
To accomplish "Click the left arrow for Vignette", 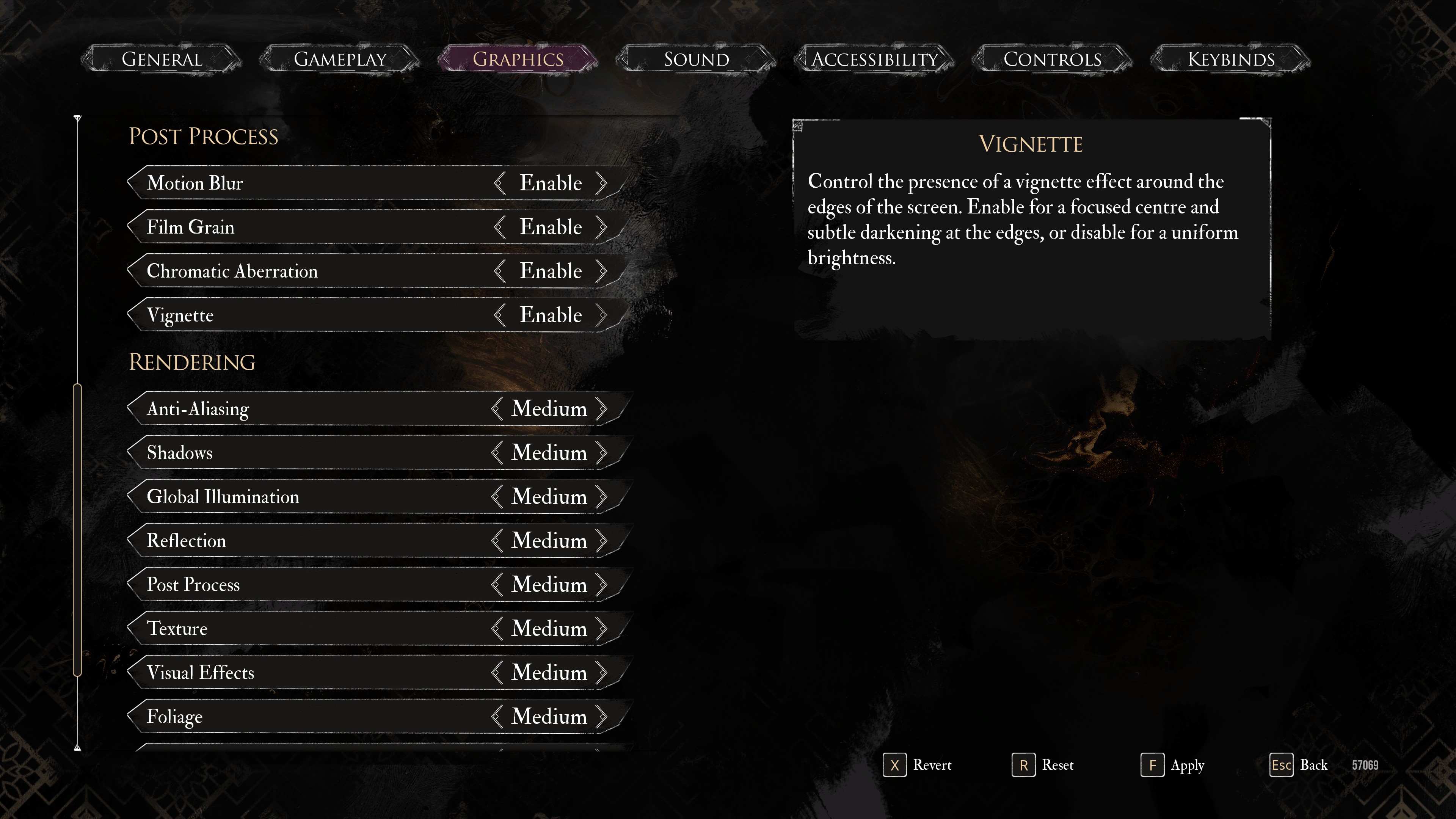I will (x=499, y=315).
